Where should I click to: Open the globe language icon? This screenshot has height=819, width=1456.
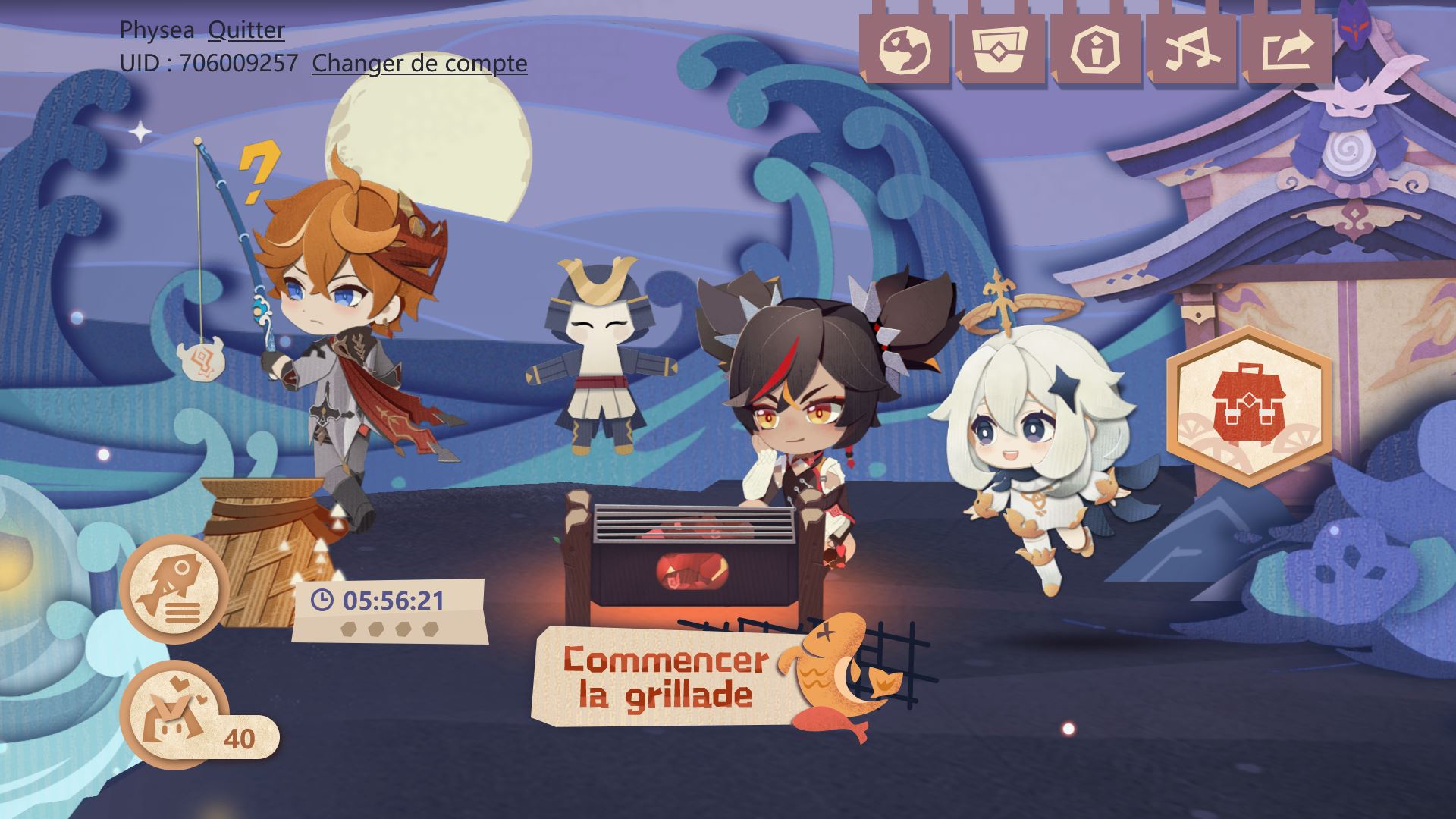(x=904, y=50)
